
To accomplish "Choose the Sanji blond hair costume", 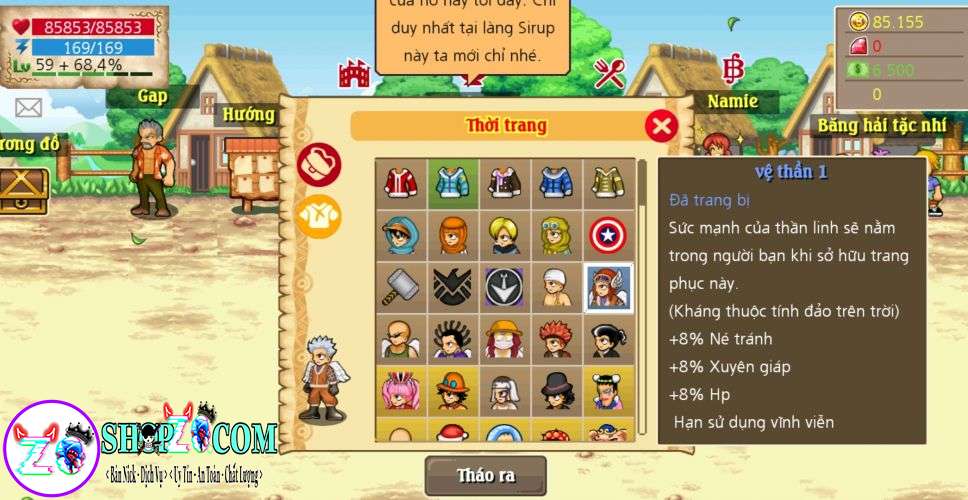I will click(x=505, y=235).
